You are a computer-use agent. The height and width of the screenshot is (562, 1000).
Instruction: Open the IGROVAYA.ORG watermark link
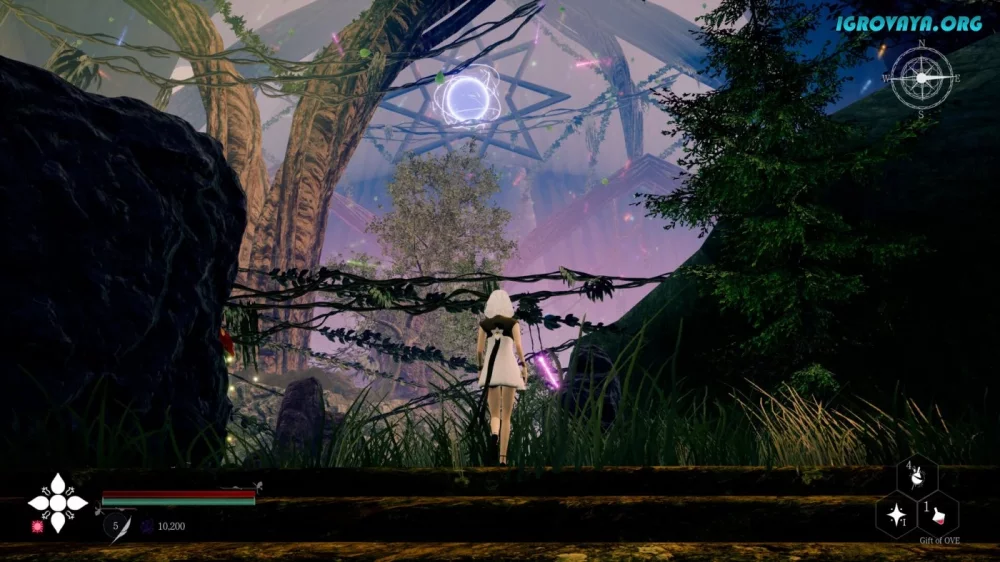click(909, 23)
